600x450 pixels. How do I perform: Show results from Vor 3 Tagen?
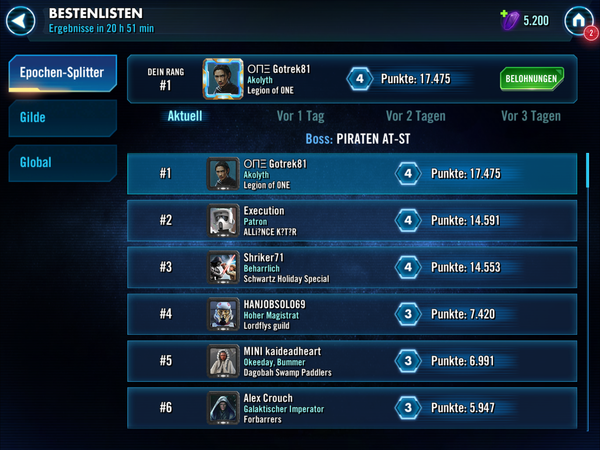530,115
